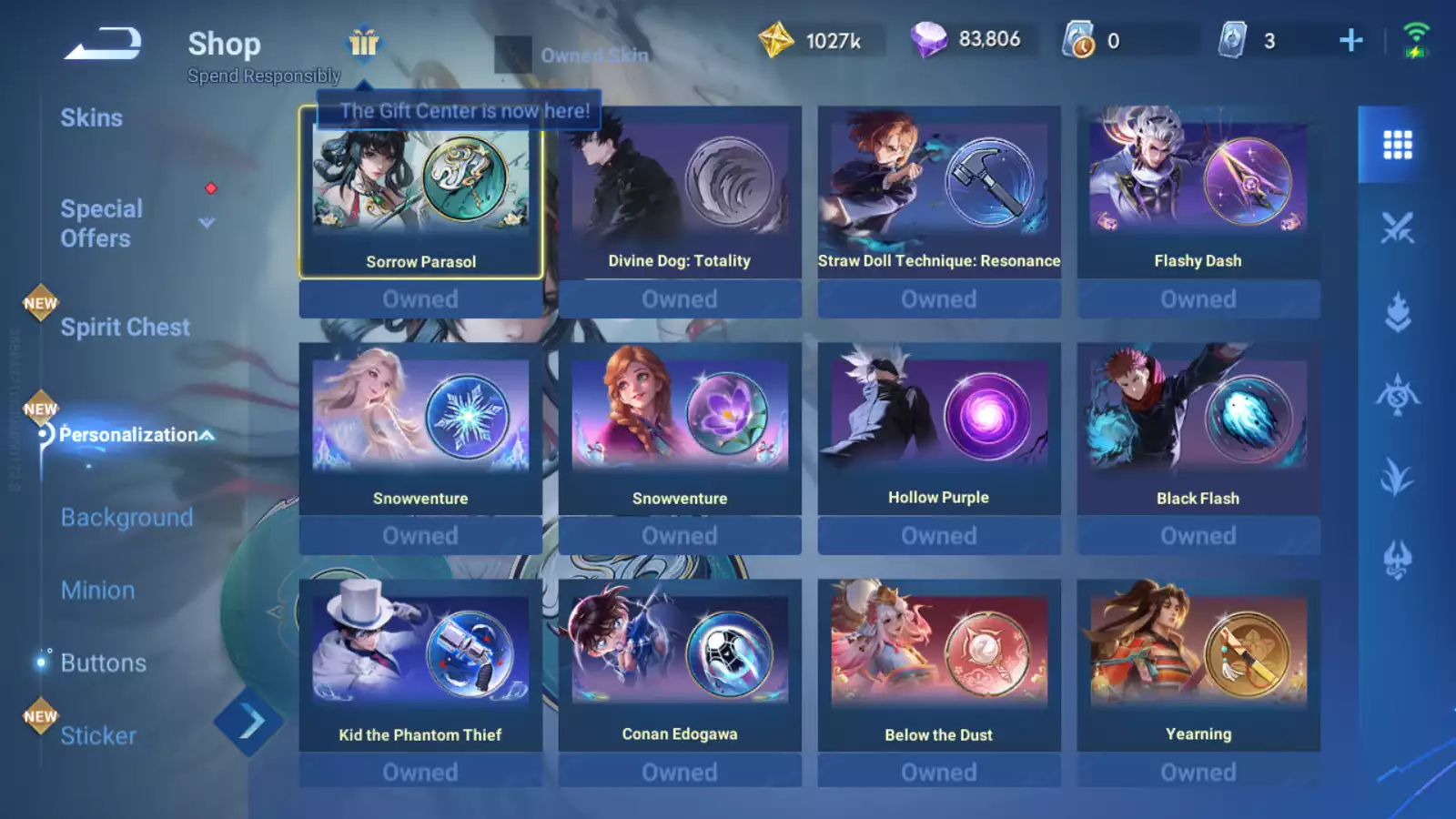Viewport: 1456px width, 819px height.
Task: Open the Gift Center gift icon
Action: 364,43
